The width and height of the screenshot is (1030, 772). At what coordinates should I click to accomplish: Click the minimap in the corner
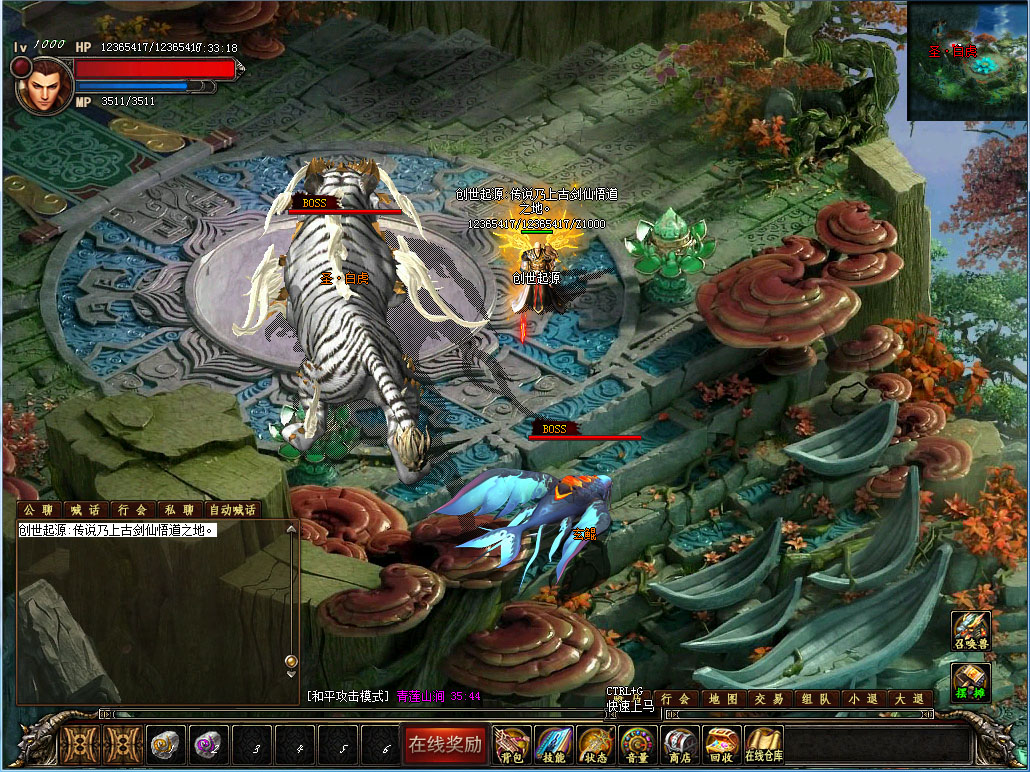(965, 61)
